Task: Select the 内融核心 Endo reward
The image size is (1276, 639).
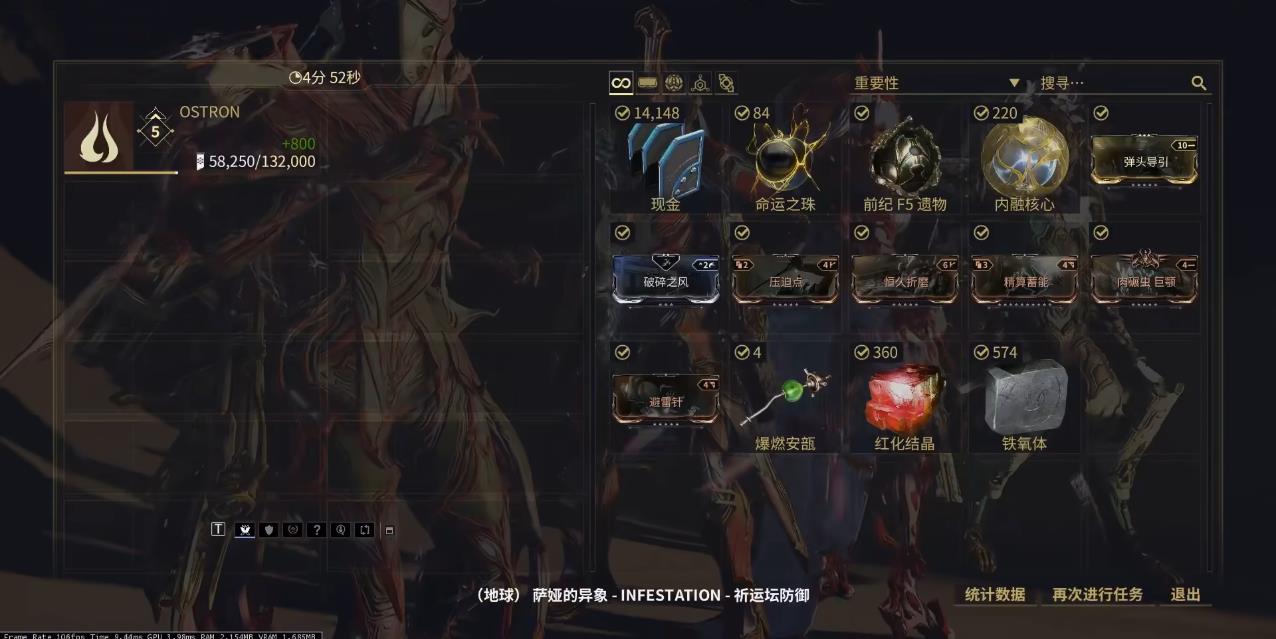Action: pos(1024,162)
